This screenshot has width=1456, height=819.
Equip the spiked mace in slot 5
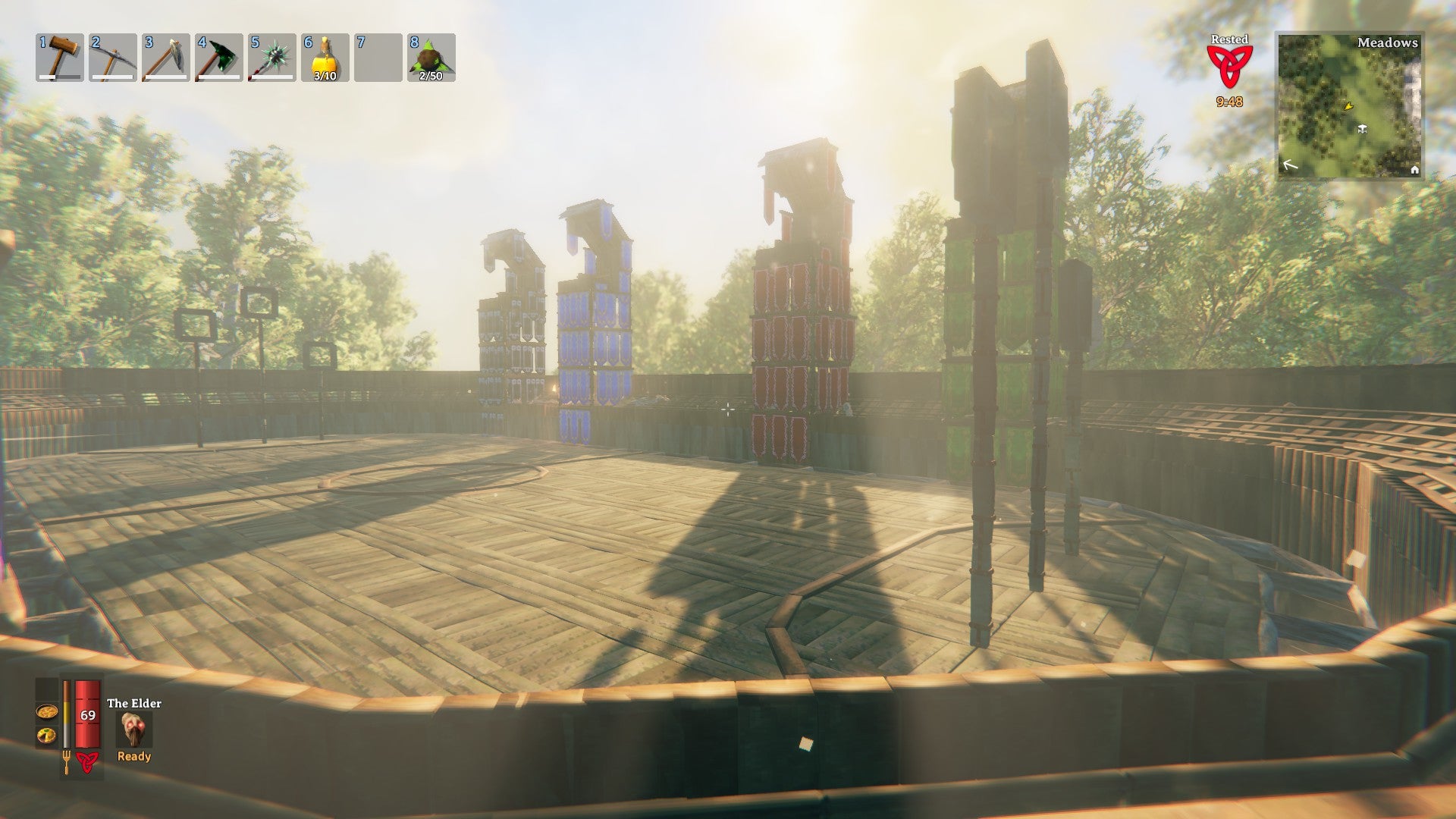point(272,58)
